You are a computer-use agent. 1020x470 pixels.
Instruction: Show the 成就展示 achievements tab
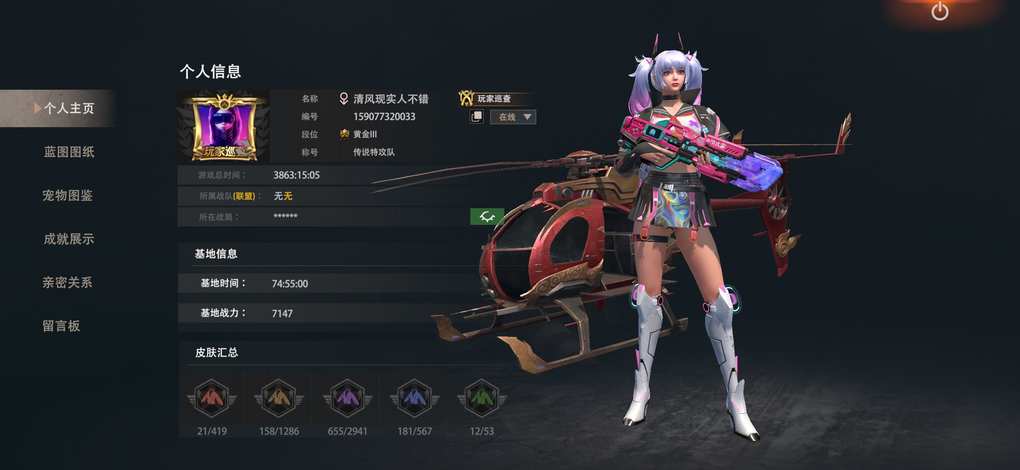coord(68,239)
